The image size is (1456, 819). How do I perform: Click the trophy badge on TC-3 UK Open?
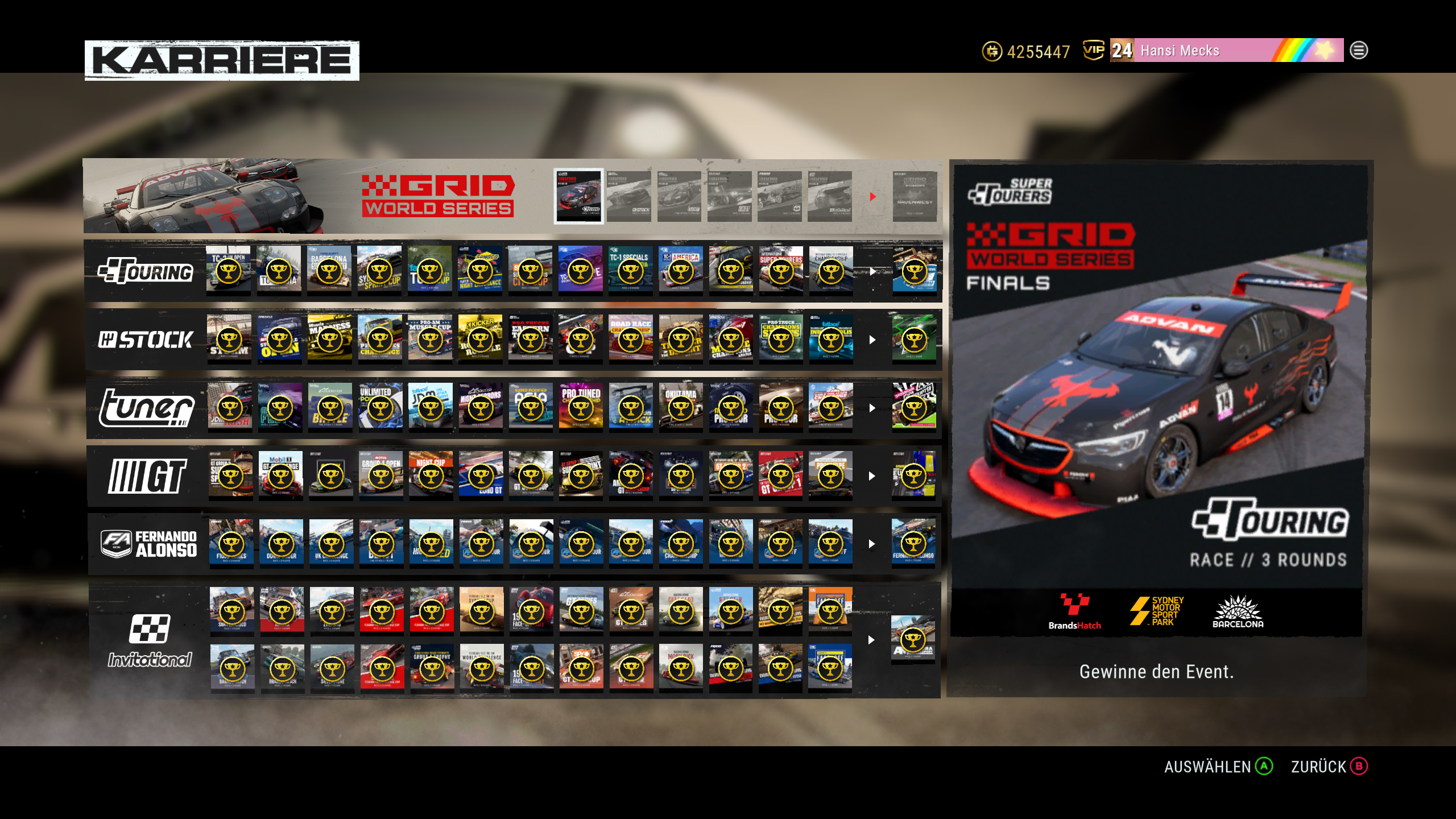click(230, 271)
